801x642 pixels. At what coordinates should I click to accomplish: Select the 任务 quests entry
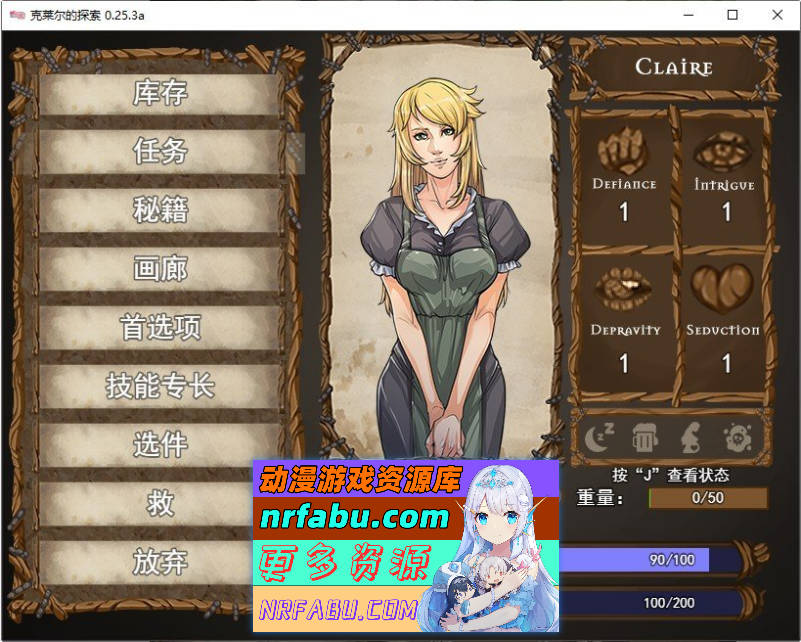tap(160, 152)
